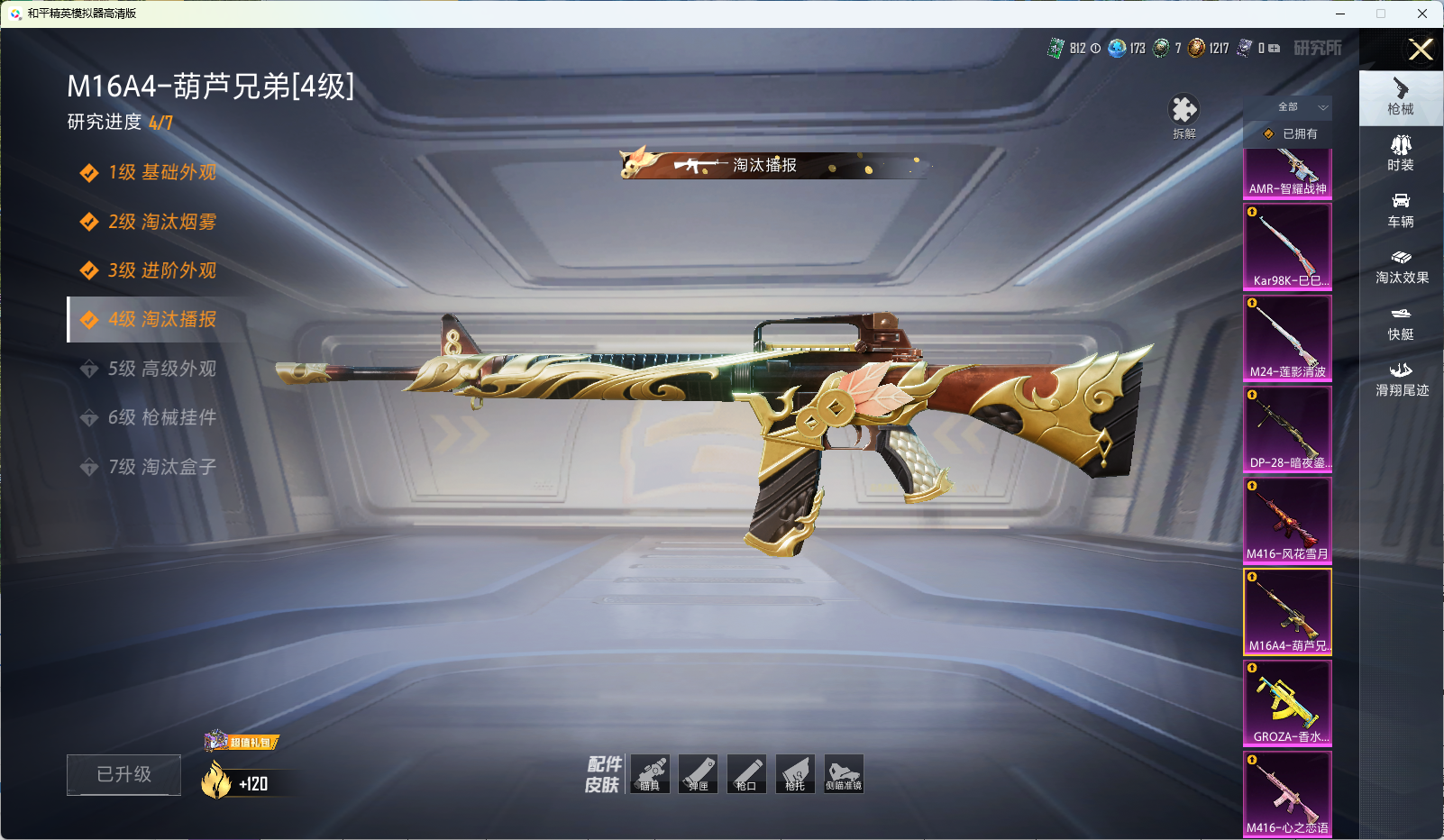Choose the GROZA skin thumbnail
This screenshot has height=840, width=1444.
pyautogui.click(x=1287, y=702)
